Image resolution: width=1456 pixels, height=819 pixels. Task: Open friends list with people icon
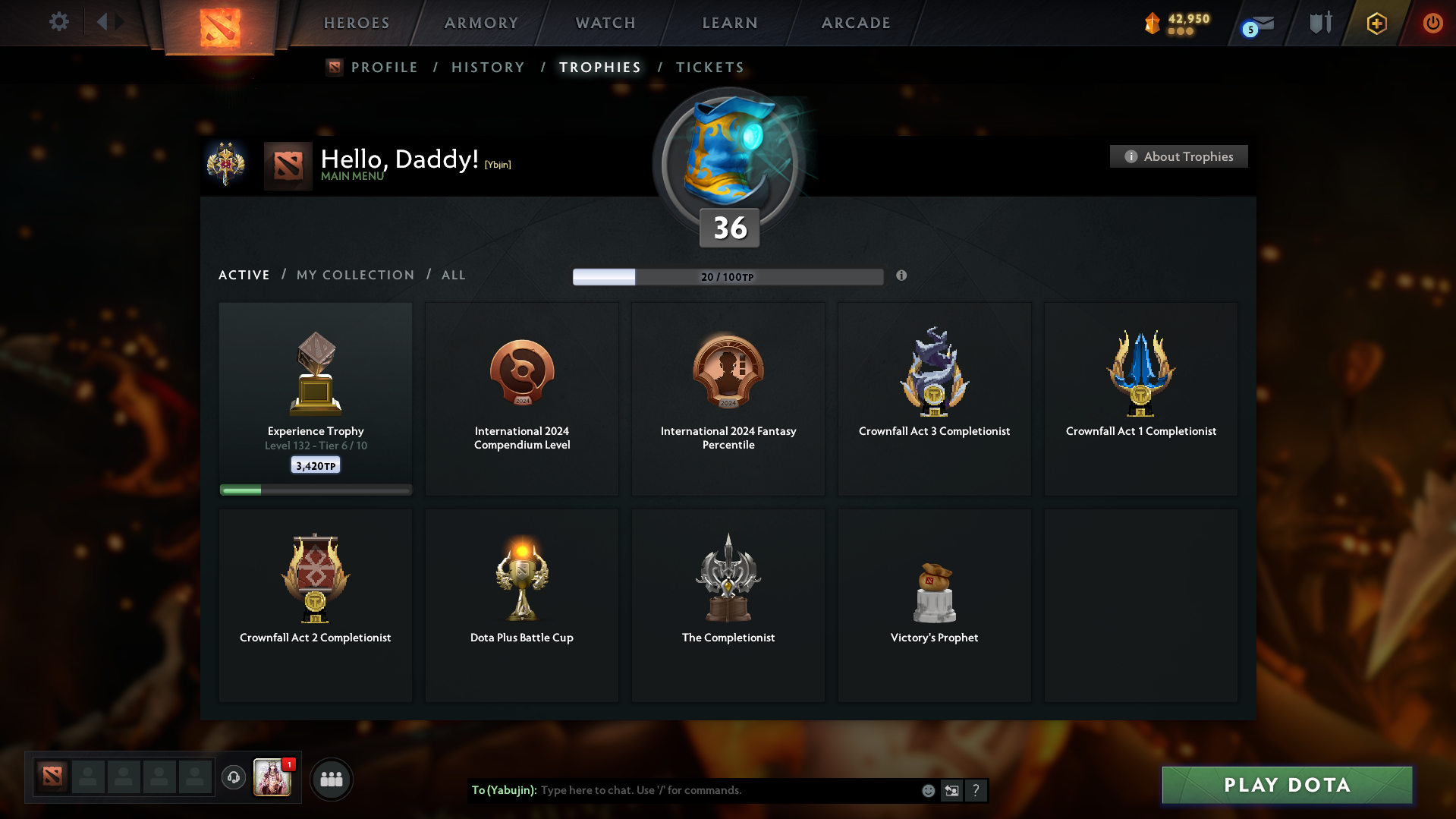[332, 779]
